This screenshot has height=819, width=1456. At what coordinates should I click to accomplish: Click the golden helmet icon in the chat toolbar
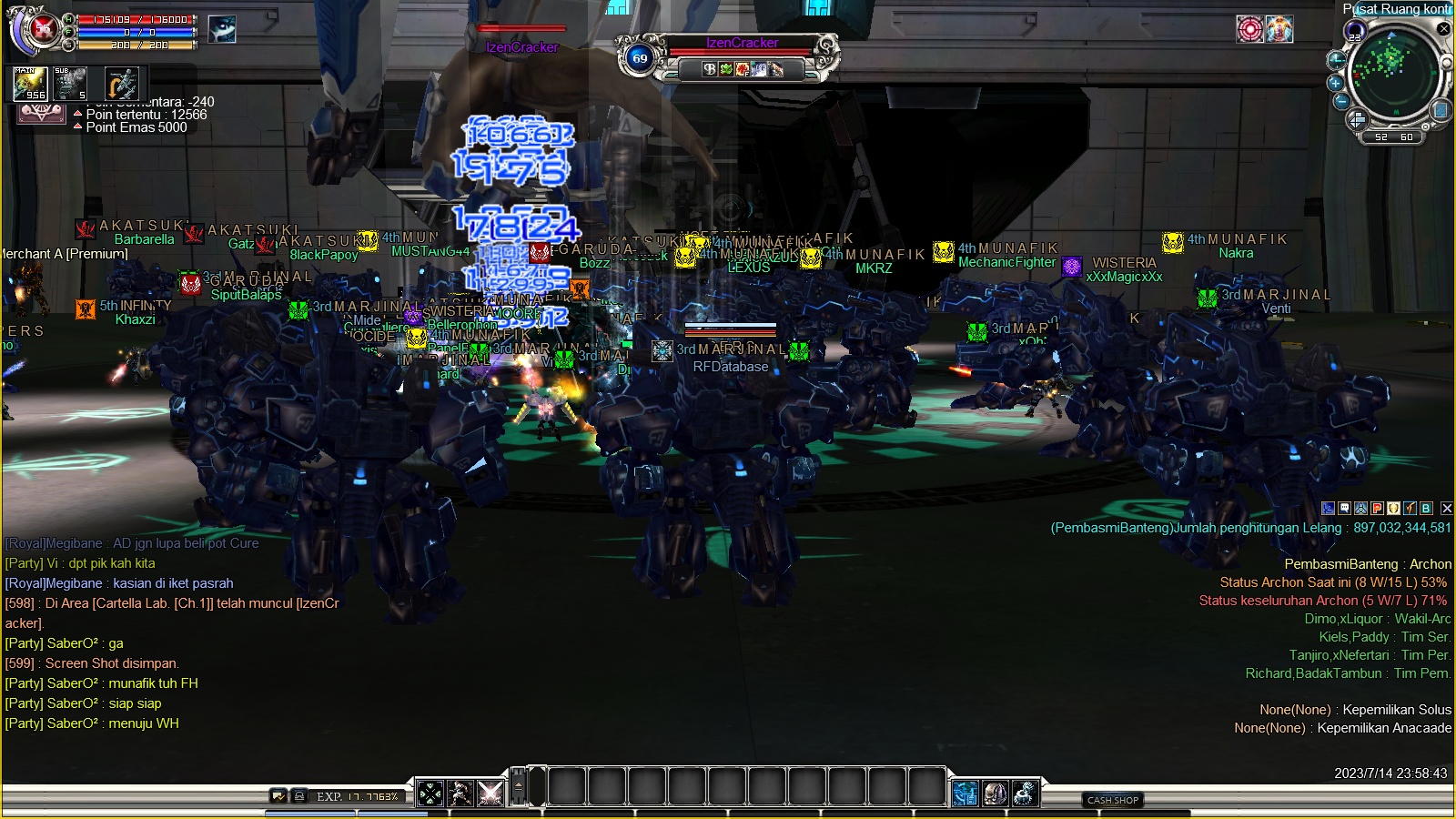tap(1393, 511)
